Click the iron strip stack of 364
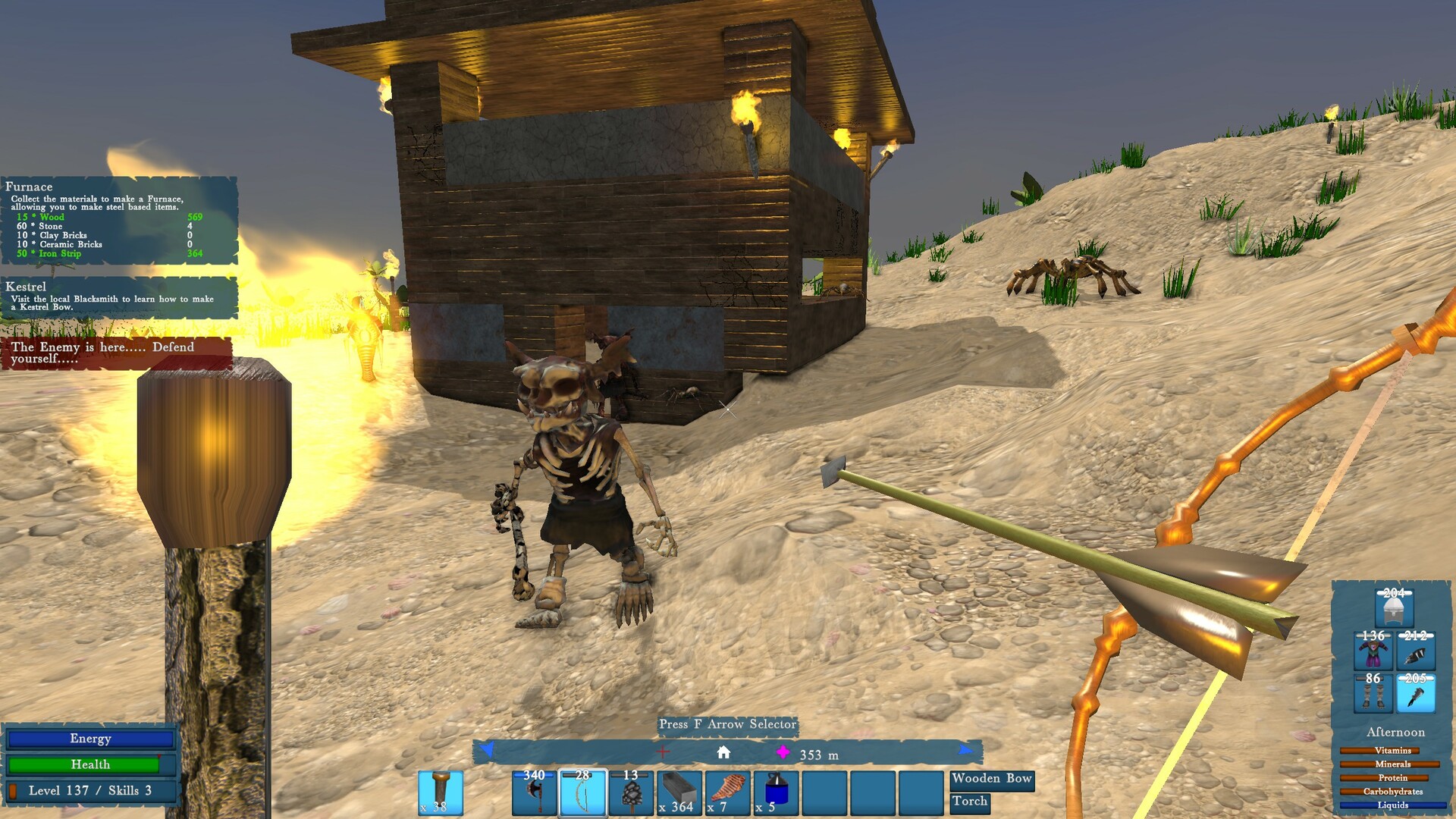Screen dimensions: 1456x819 [676, 795]
